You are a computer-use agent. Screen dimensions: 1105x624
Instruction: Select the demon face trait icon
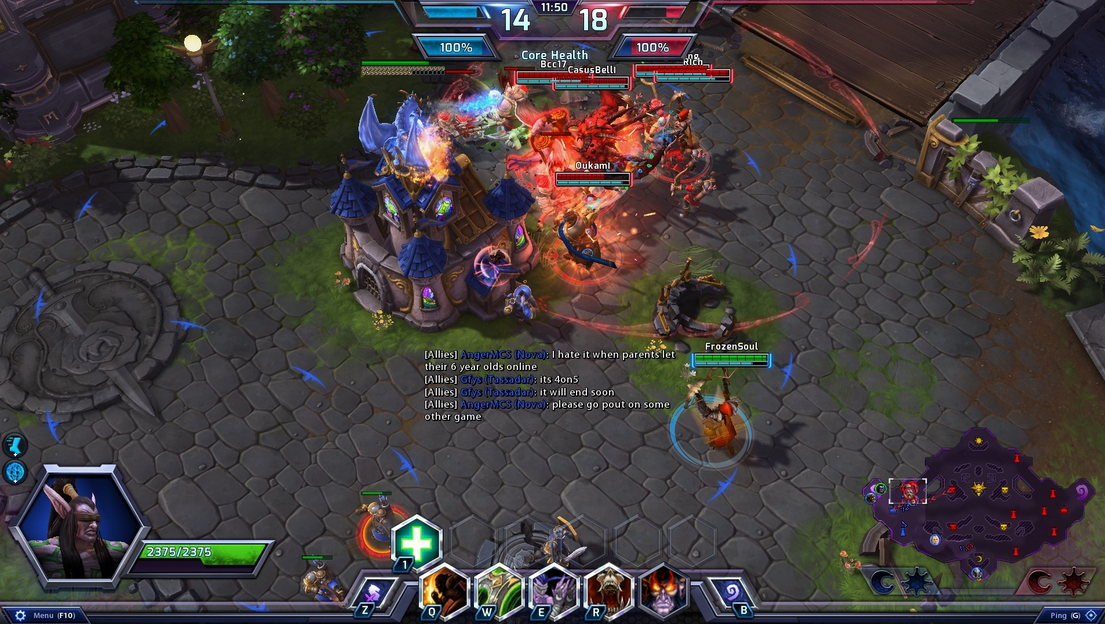point(662,590)
